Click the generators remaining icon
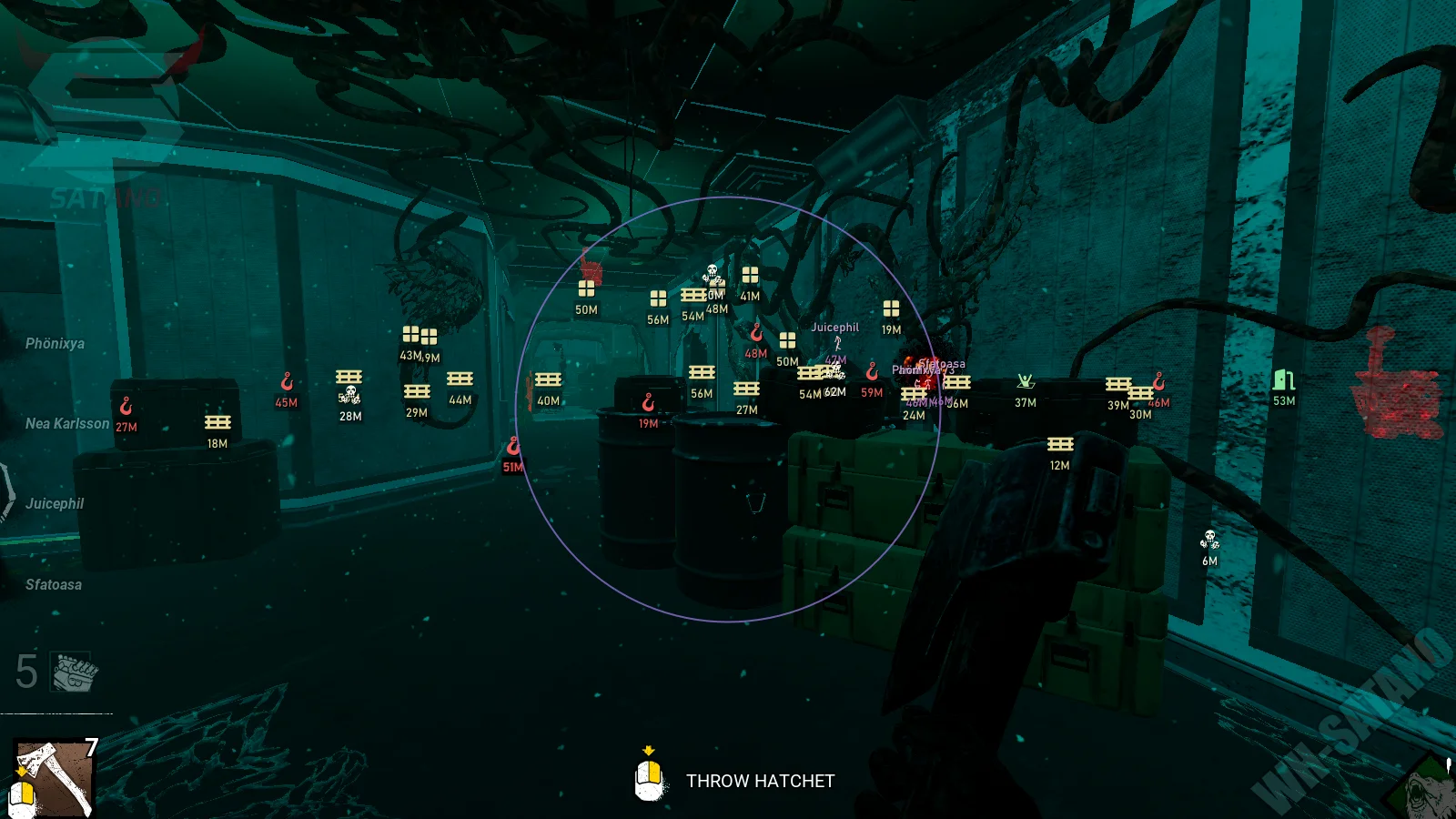This screenshot has height=819, width=1456. (75, 672)
